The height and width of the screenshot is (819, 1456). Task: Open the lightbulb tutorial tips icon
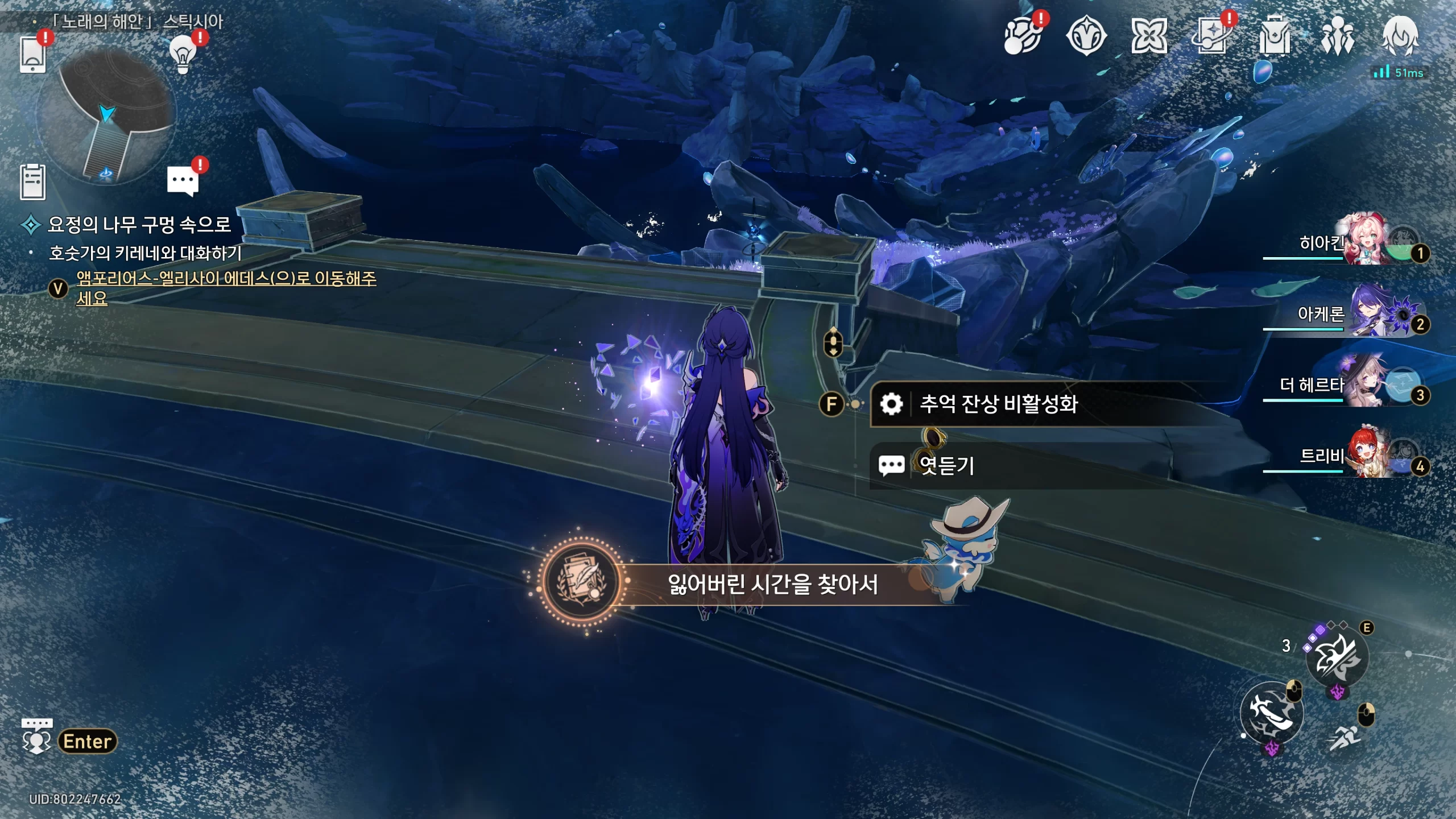[183, 55]
